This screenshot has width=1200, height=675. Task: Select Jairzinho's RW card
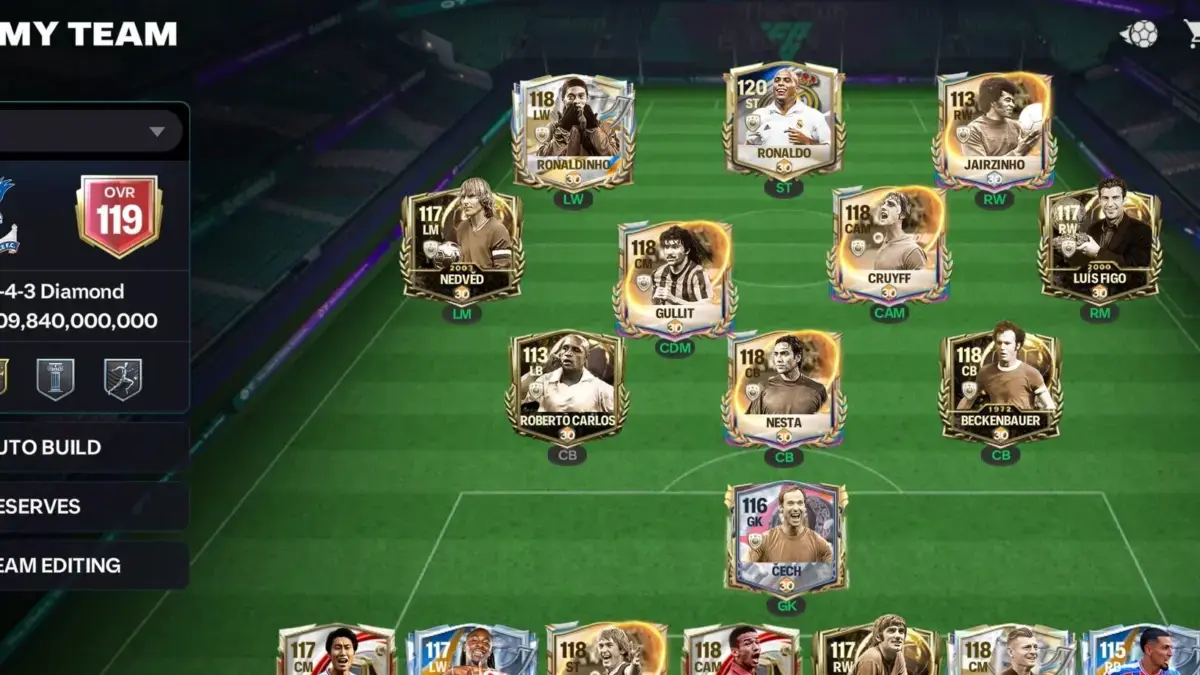coord(994,130)
